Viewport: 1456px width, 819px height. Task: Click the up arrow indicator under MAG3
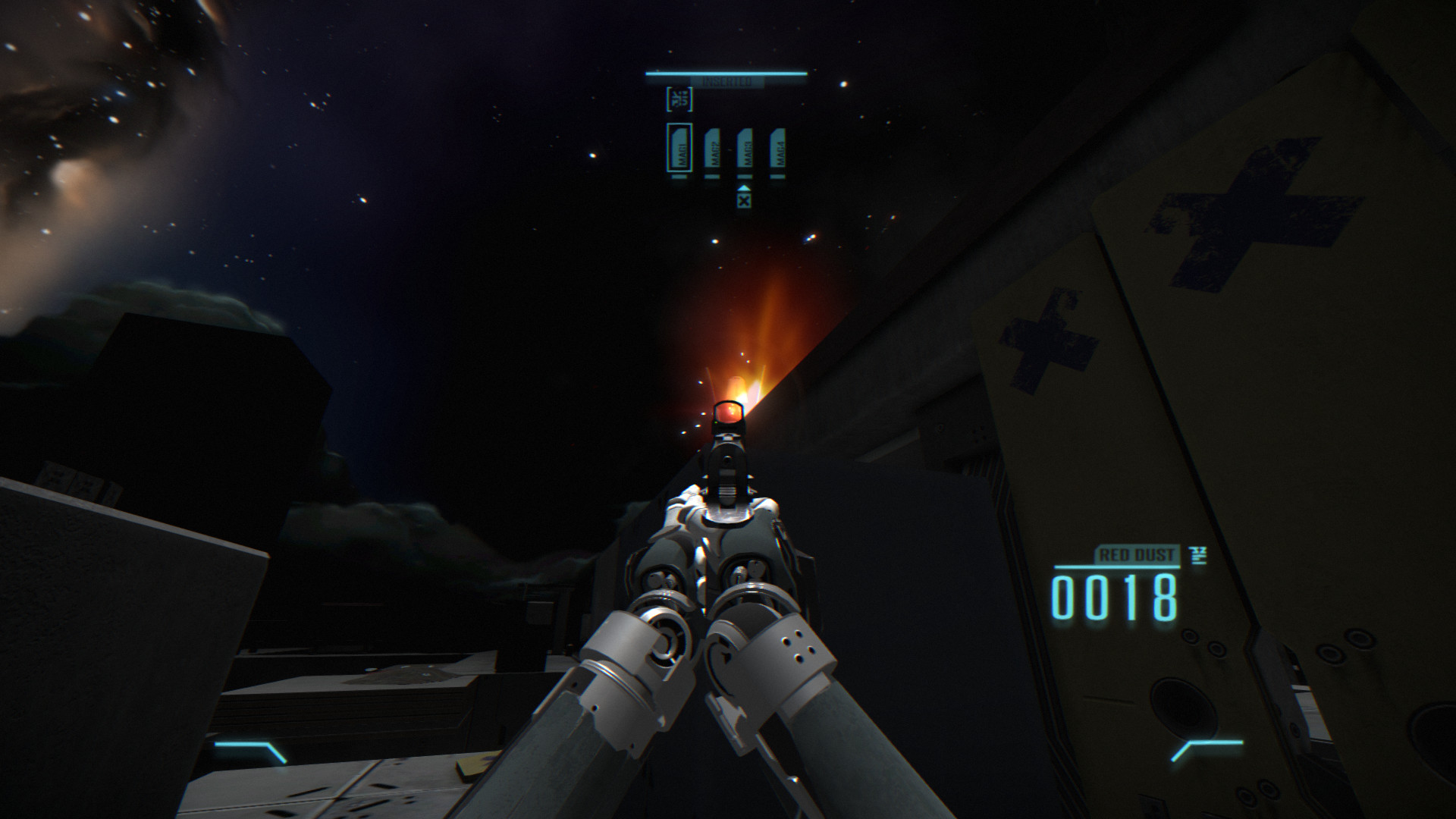point(744,189)
